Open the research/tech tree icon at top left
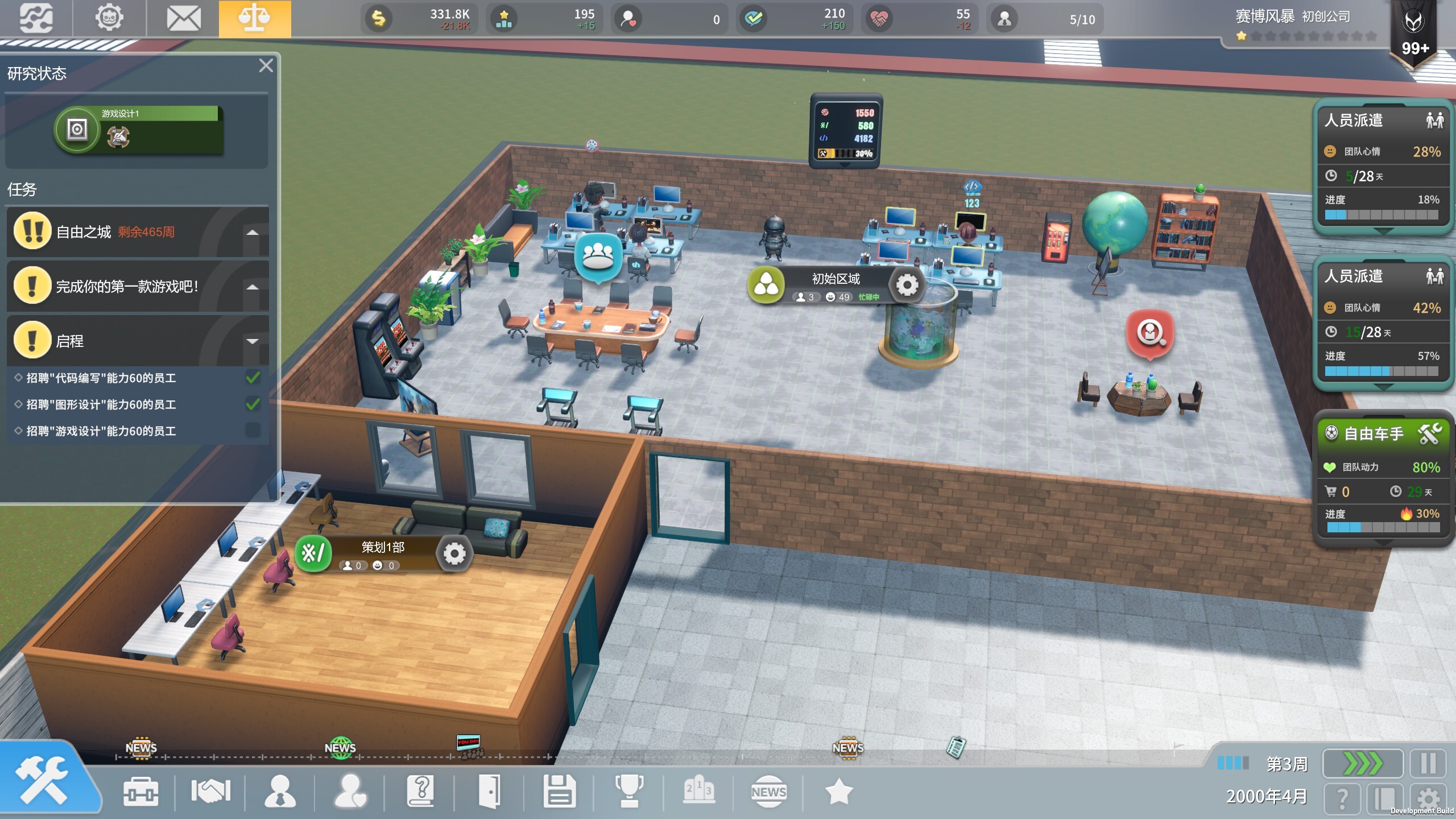This screenshot has width=1456, height=819. pos(35,18)
